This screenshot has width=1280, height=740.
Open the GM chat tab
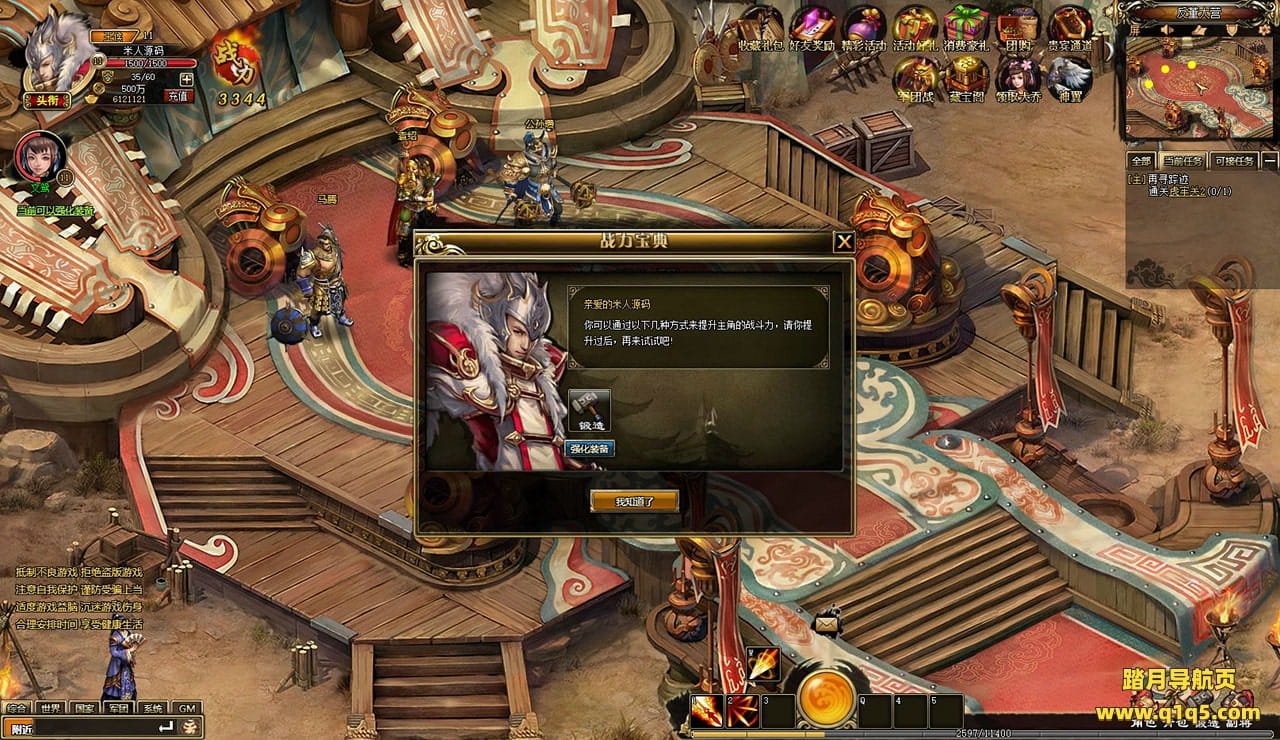186,708
